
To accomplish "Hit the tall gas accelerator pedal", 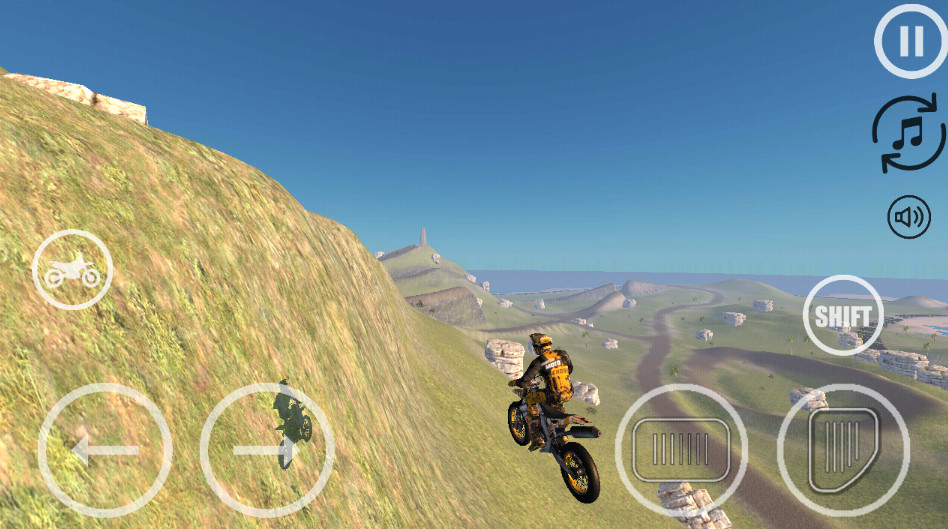I will click(x=843, y=449).
